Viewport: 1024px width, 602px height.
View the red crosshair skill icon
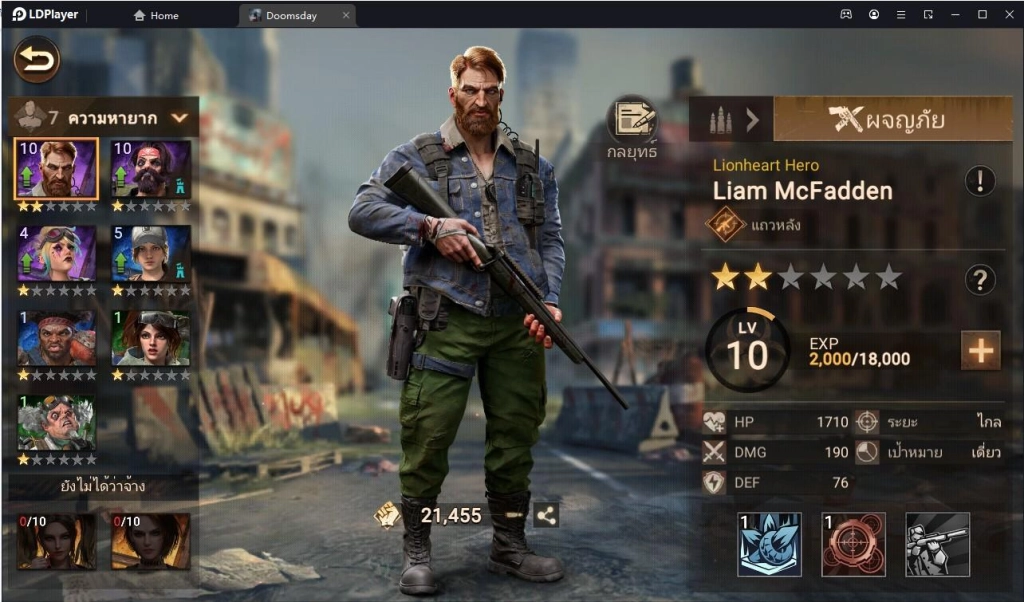(x=853, y=544)
